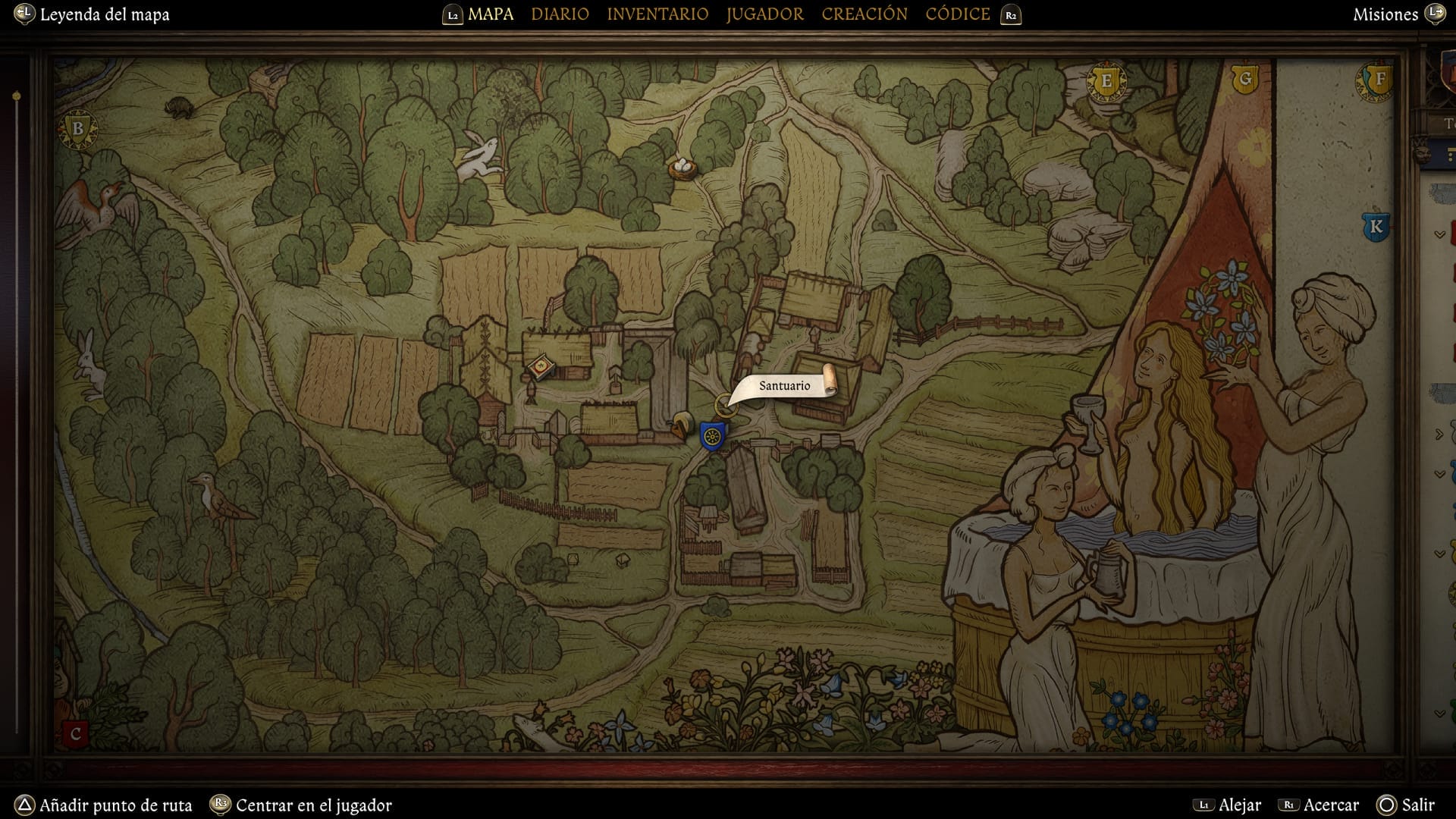Viewport: 1456px width, 819px height.
Task: Select the yellow quest marker B
Action: point(77,129)
